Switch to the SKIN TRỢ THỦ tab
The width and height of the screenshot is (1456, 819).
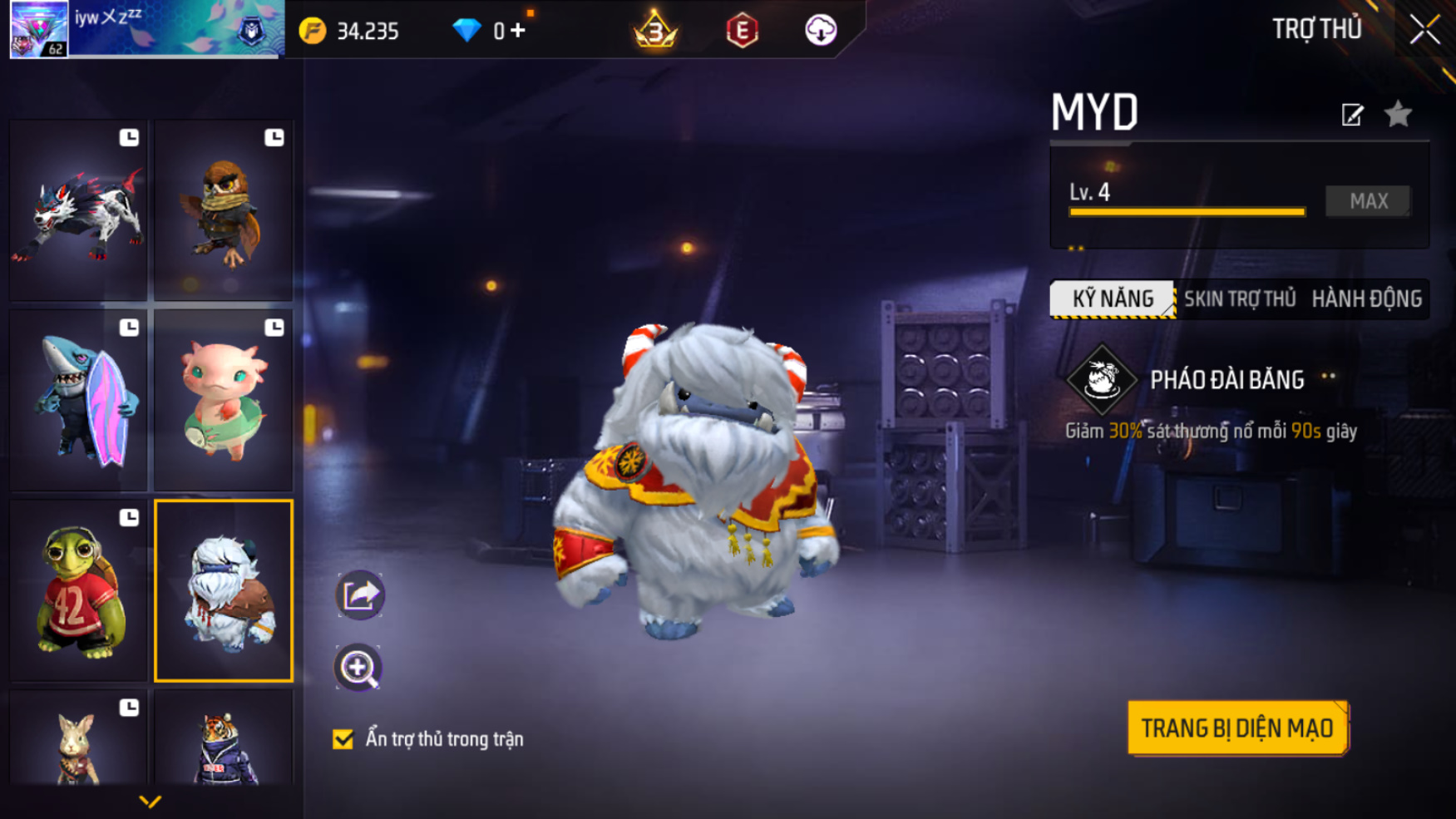(x=1239, y=299)
